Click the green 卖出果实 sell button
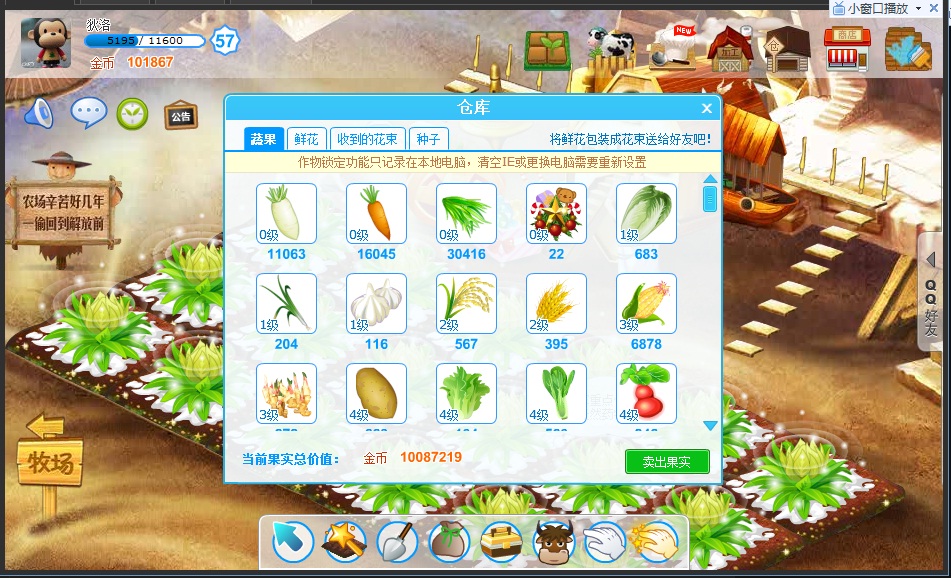This screenshot has height=578, width=951. (666, 461)
